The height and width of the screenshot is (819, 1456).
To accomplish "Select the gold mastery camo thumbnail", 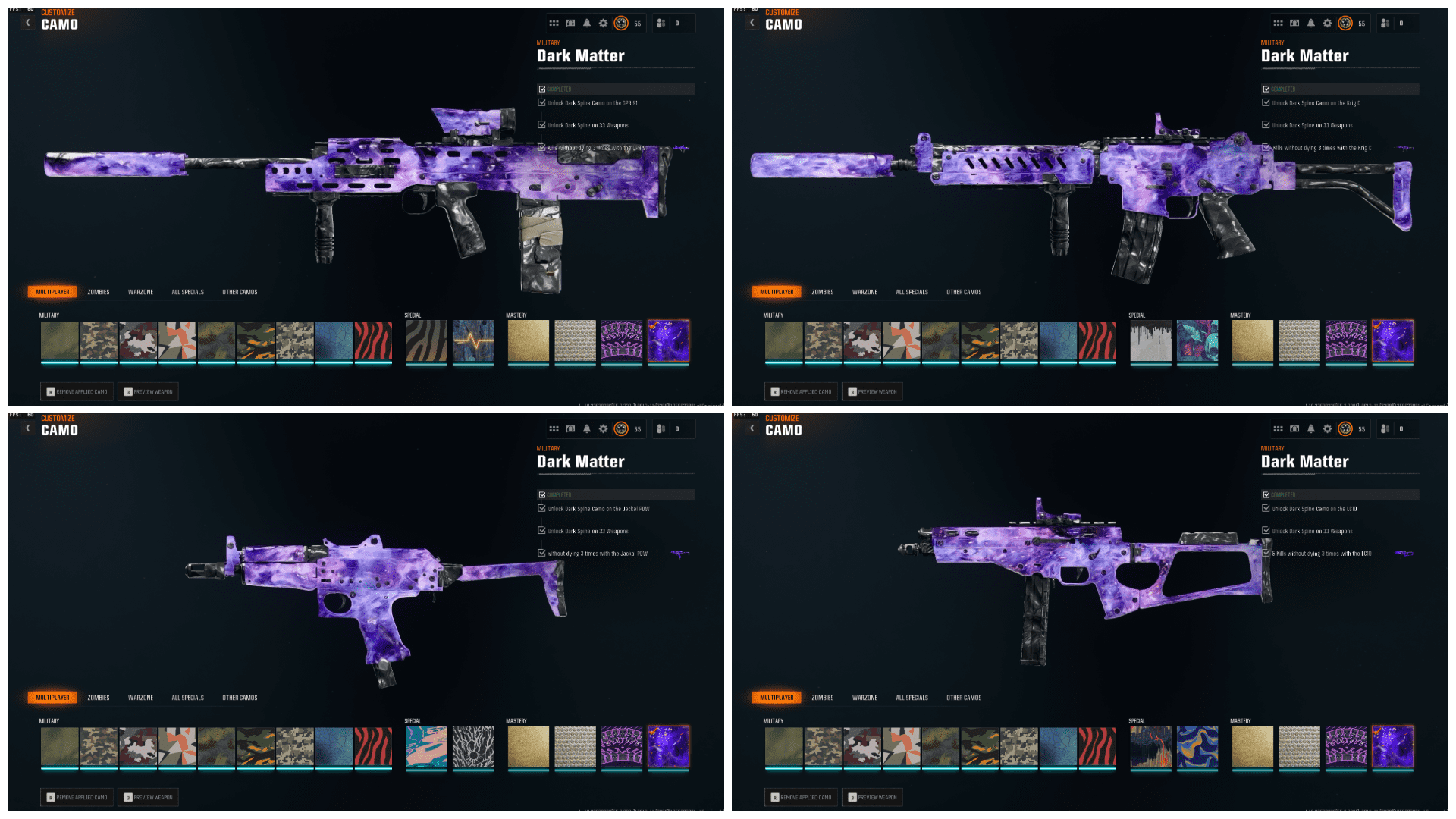I will [x=528, y=341].
